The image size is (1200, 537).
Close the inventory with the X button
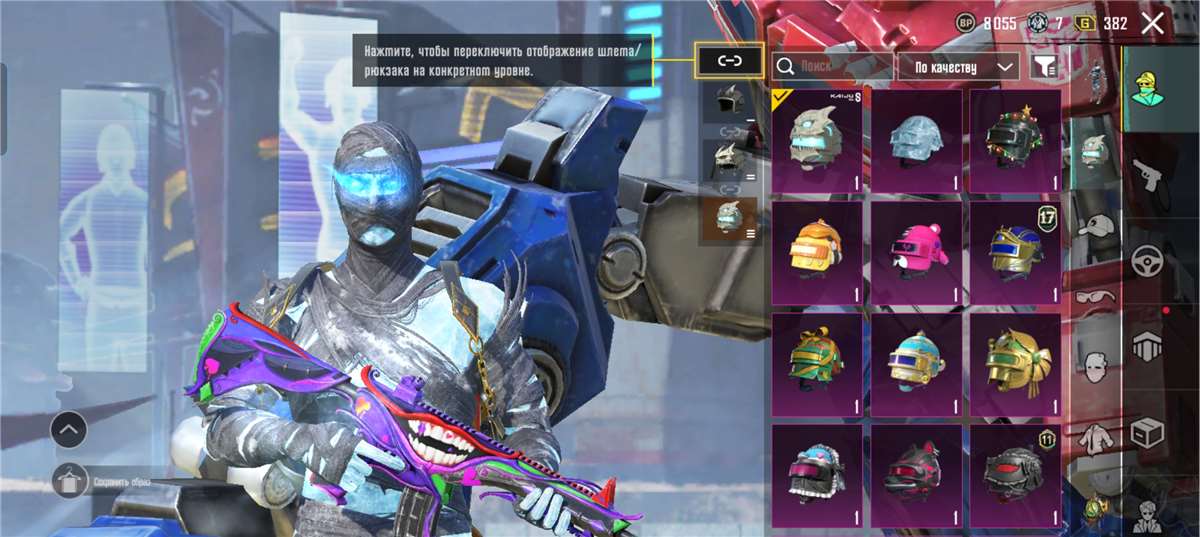click(x=1153, y=24)
